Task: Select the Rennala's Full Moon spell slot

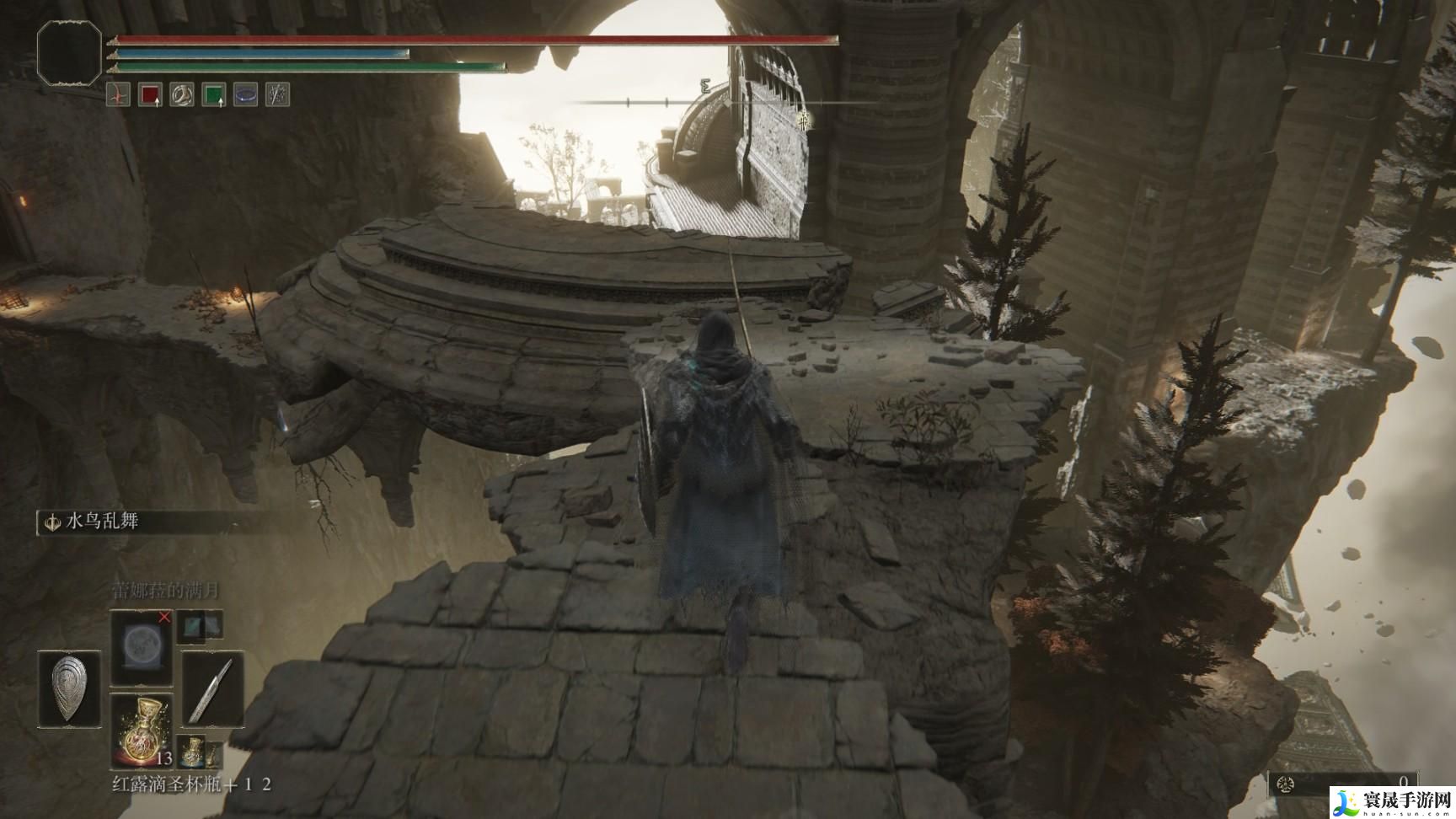Action: point(141,645)
